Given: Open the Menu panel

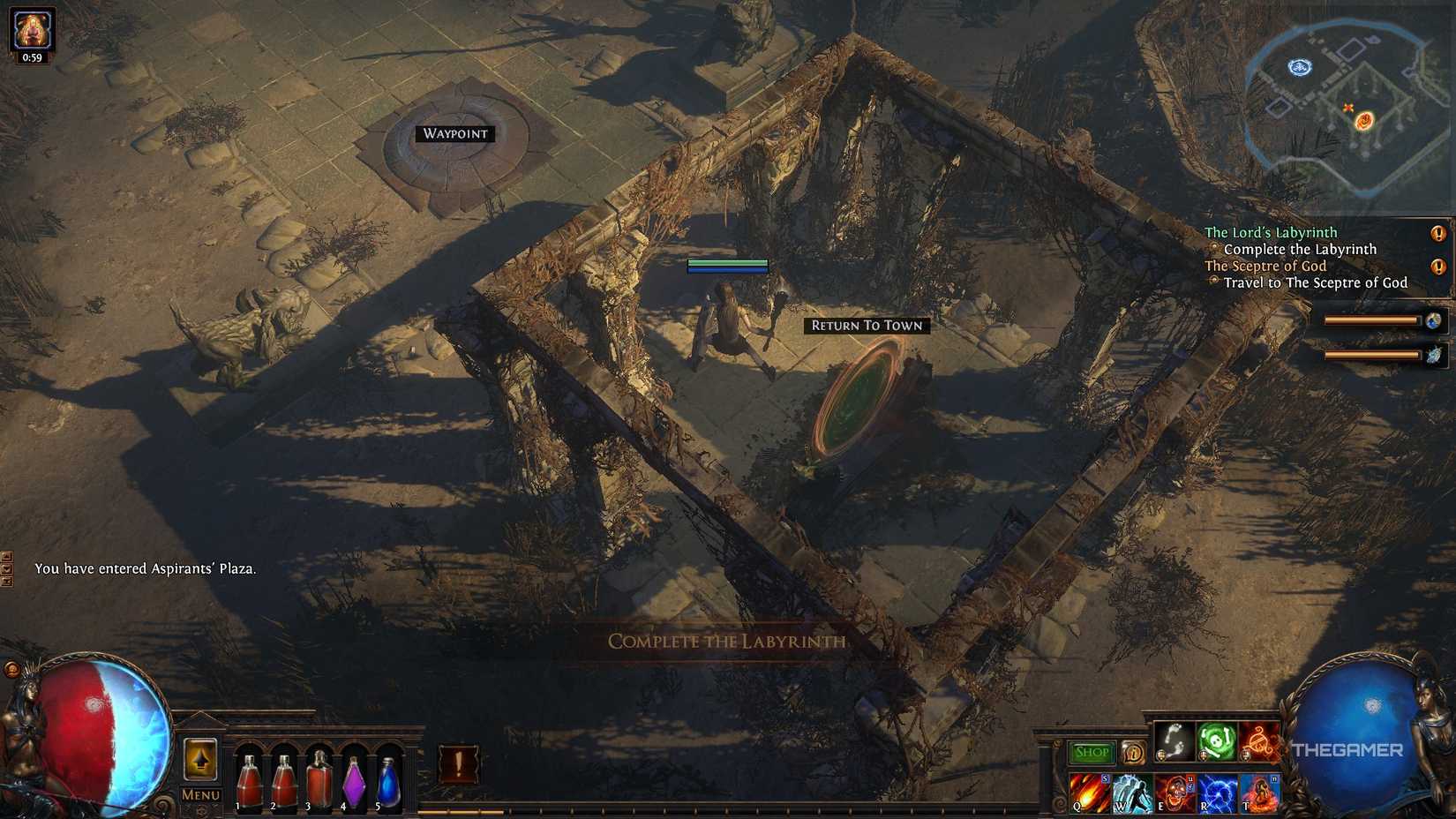Looking at the screenshot, I should click(x=199, y=794).
